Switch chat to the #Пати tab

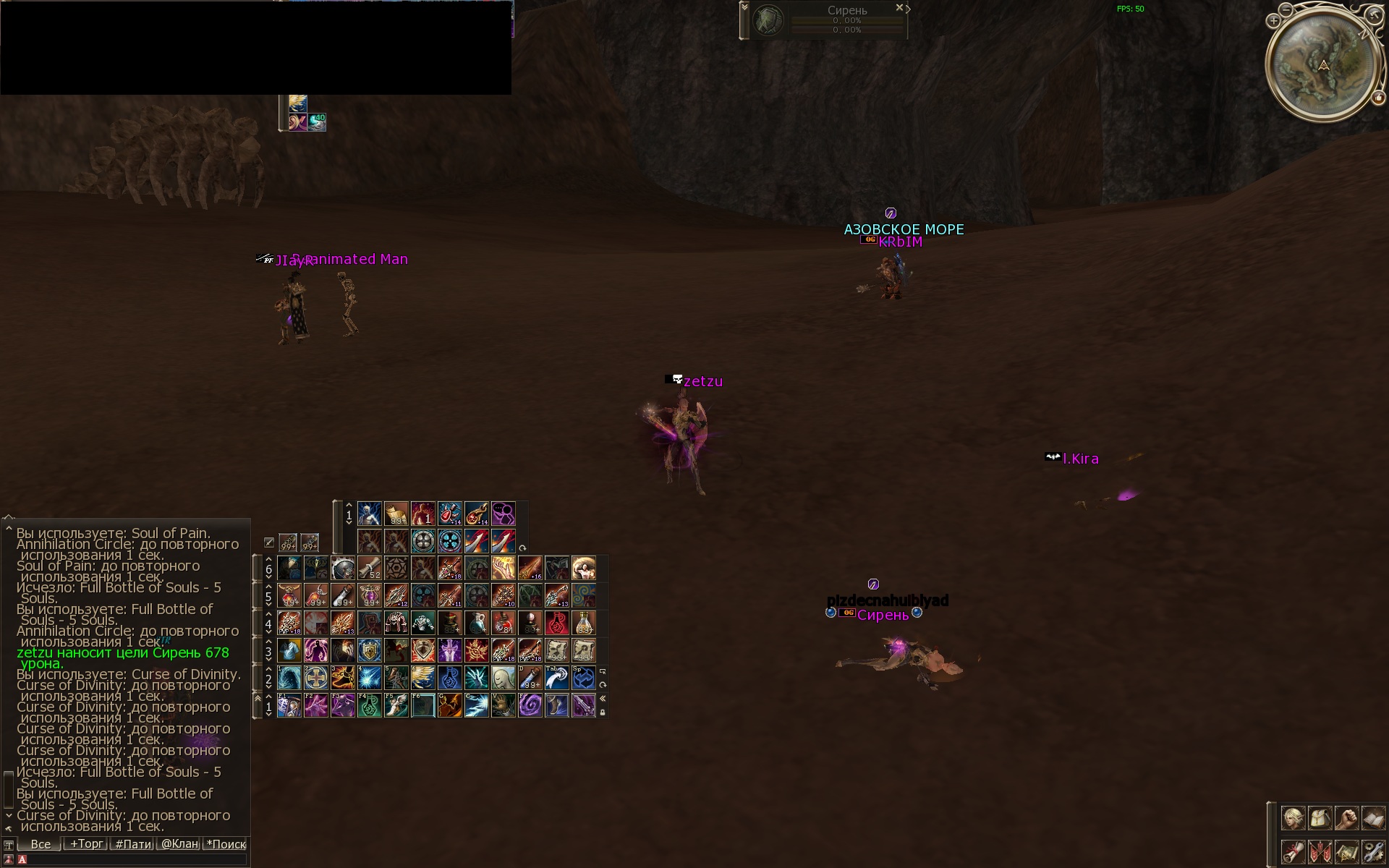point(133,843)
